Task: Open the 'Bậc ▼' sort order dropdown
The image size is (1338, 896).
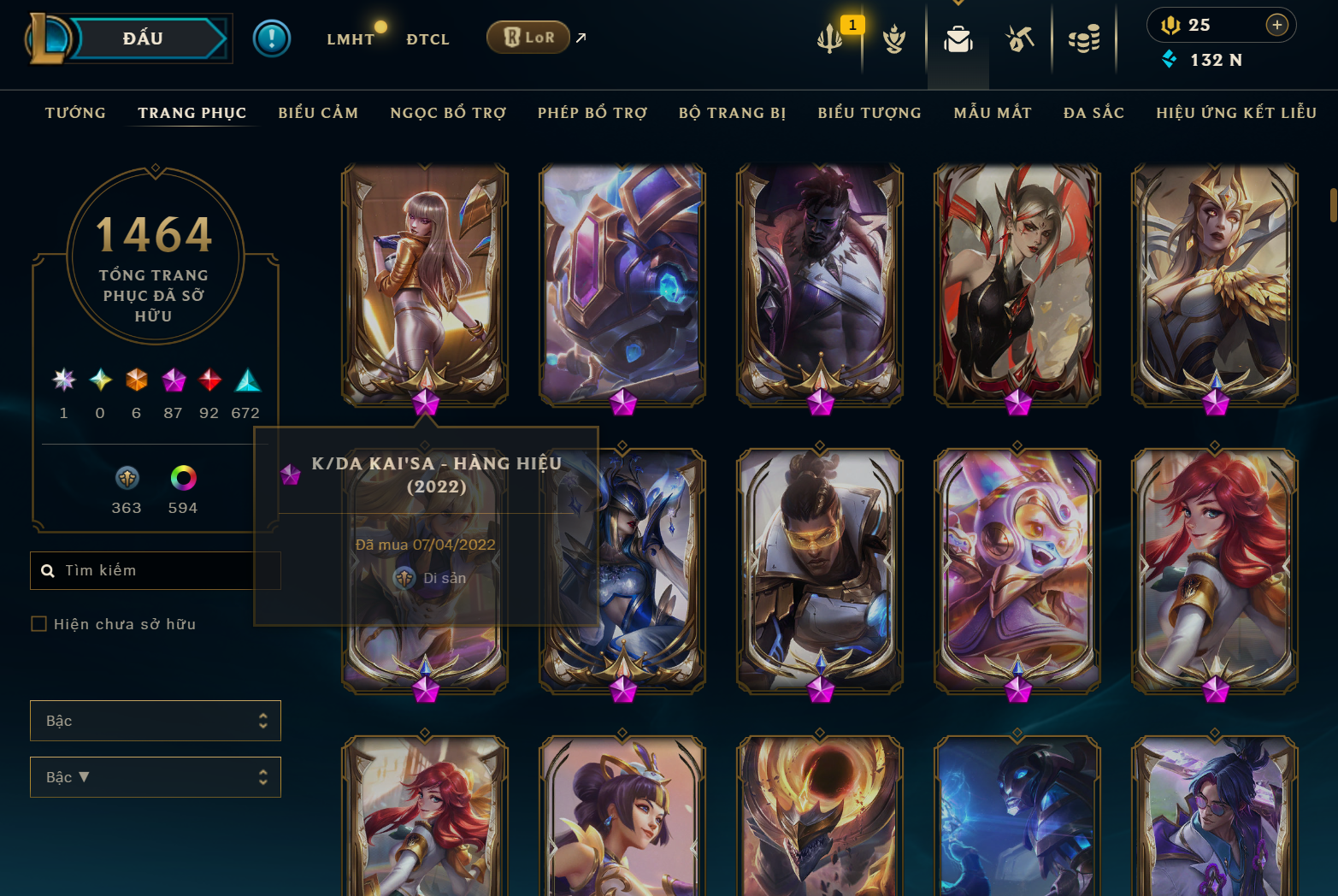Action: 155,777
